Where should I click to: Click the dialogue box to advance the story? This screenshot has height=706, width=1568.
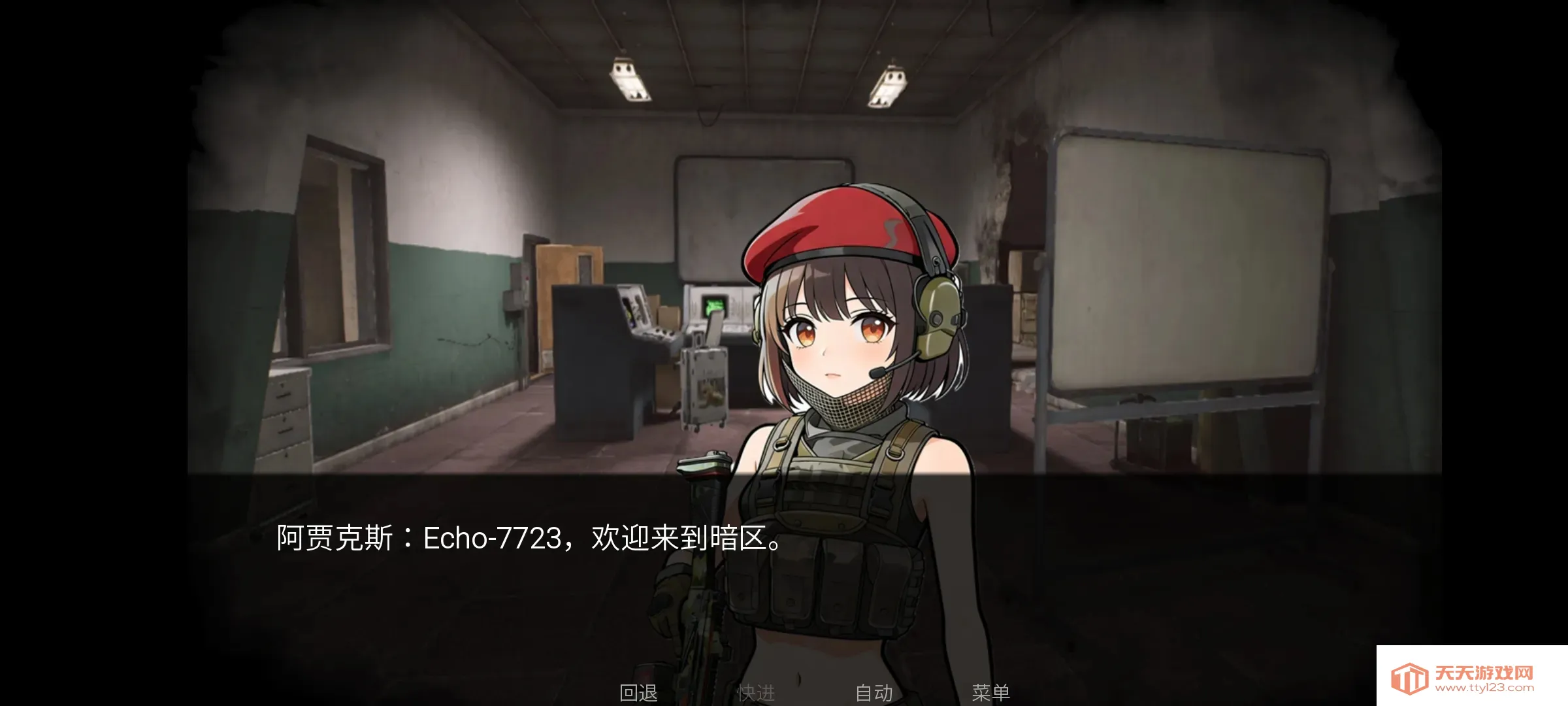(457, 588)
